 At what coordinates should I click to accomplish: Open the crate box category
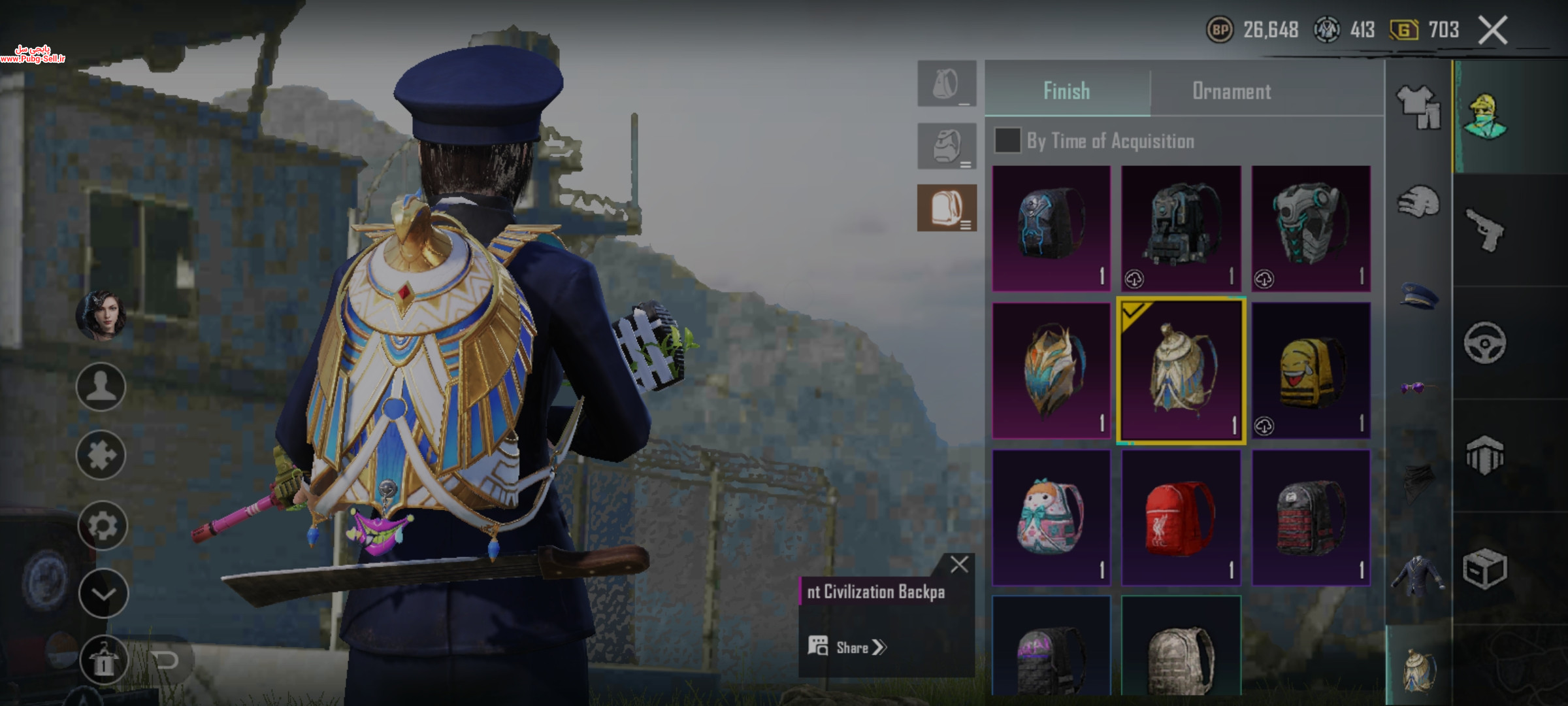1484,569
